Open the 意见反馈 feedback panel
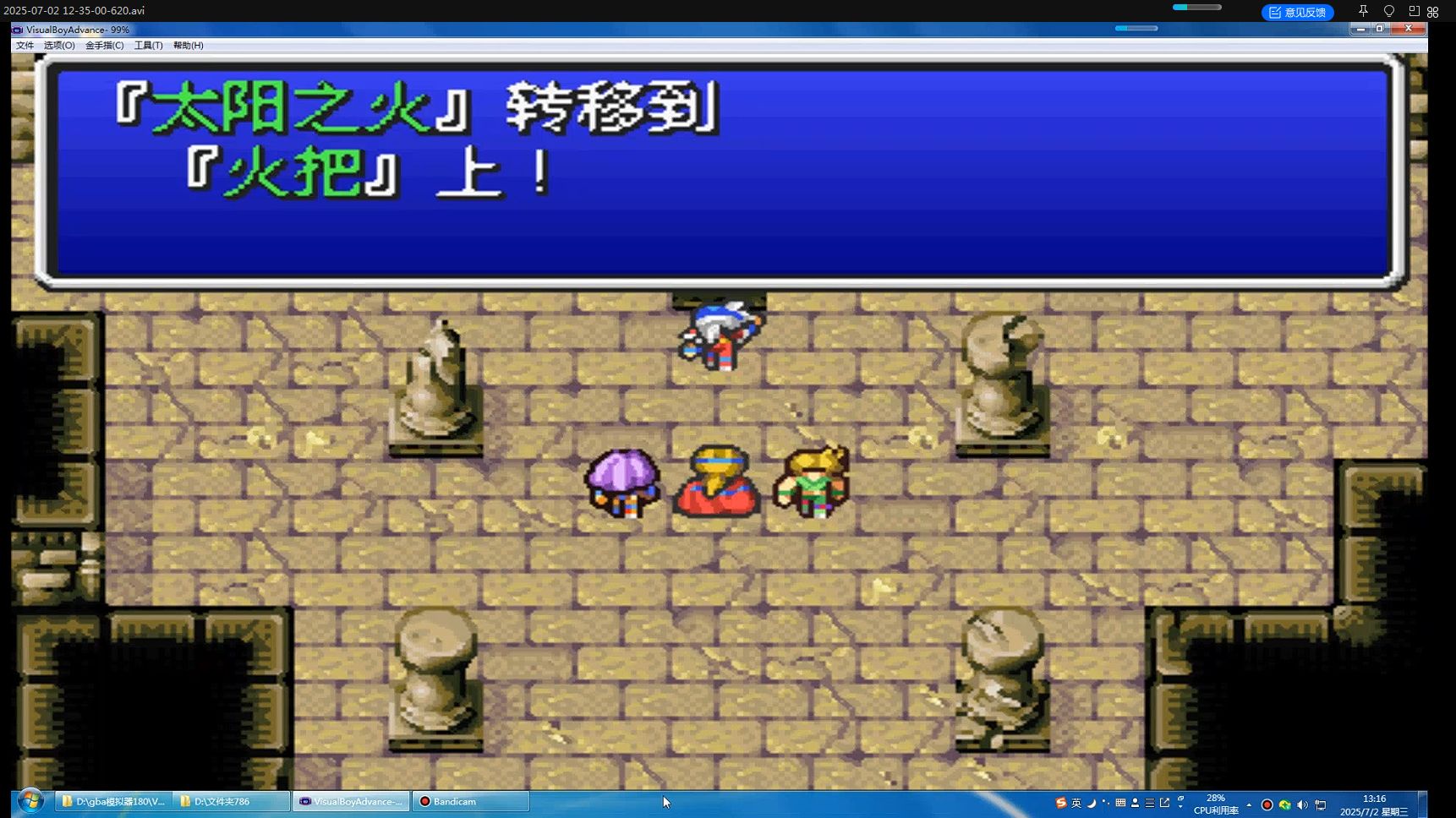The width and height of the screenshot is (1456, 818). (1297, 11)
